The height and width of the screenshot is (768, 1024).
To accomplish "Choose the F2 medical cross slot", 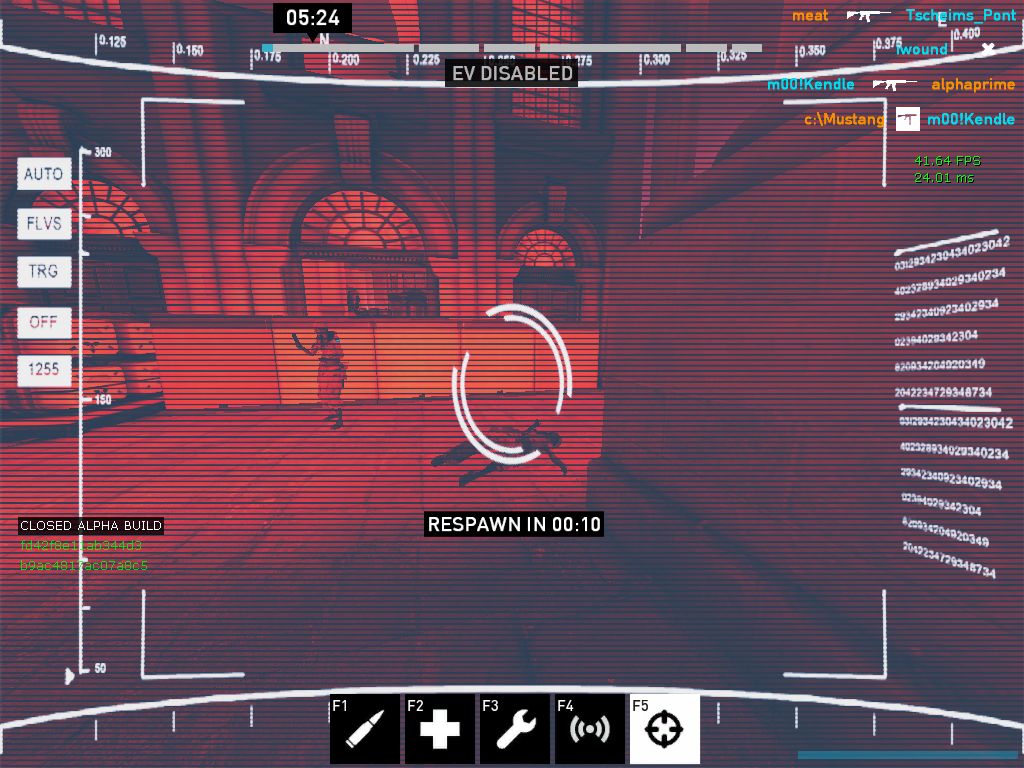I will point(440,729).
